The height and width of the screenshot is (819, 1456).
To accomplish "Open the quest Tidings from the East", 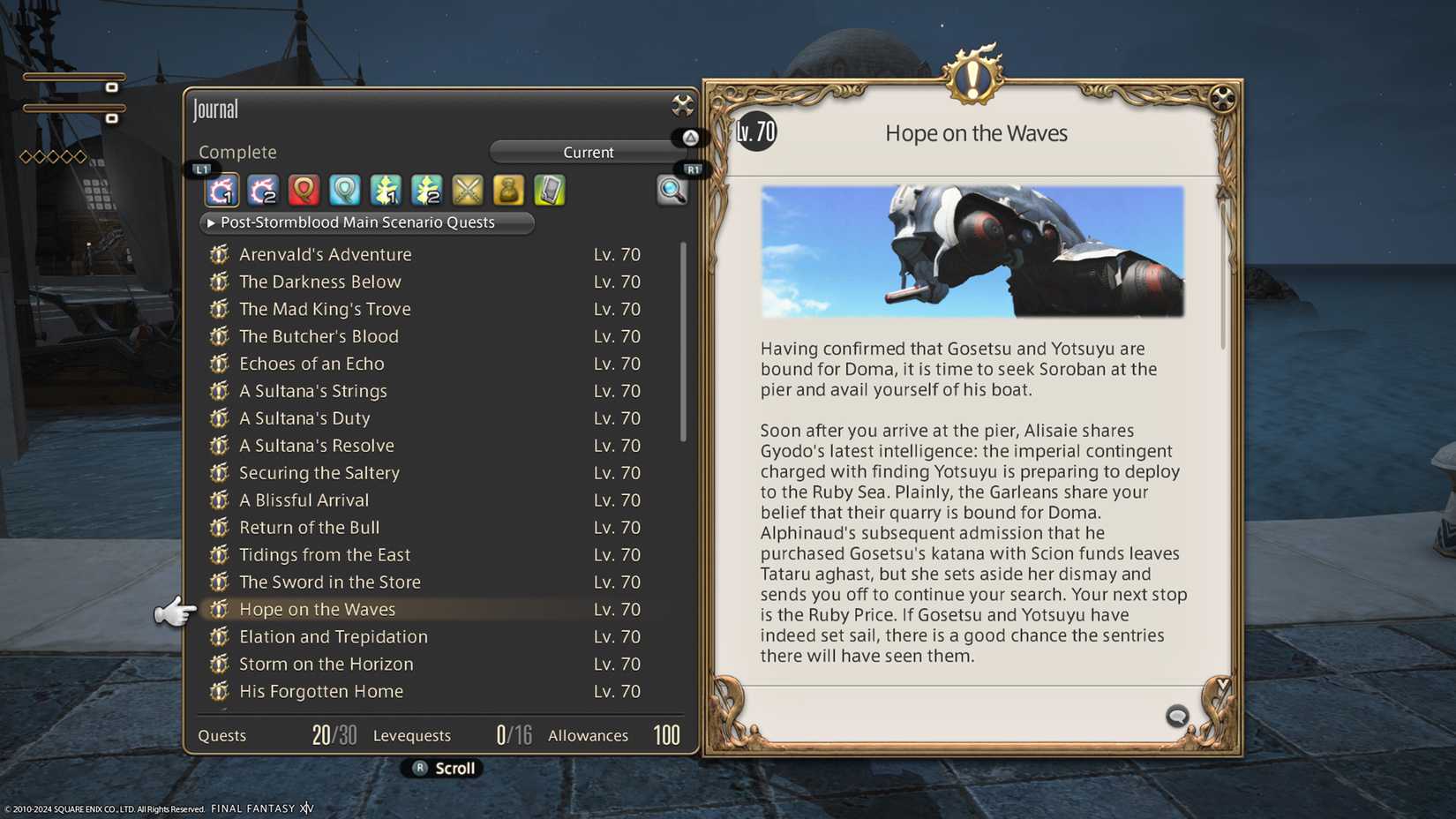I will pos(324,554).
